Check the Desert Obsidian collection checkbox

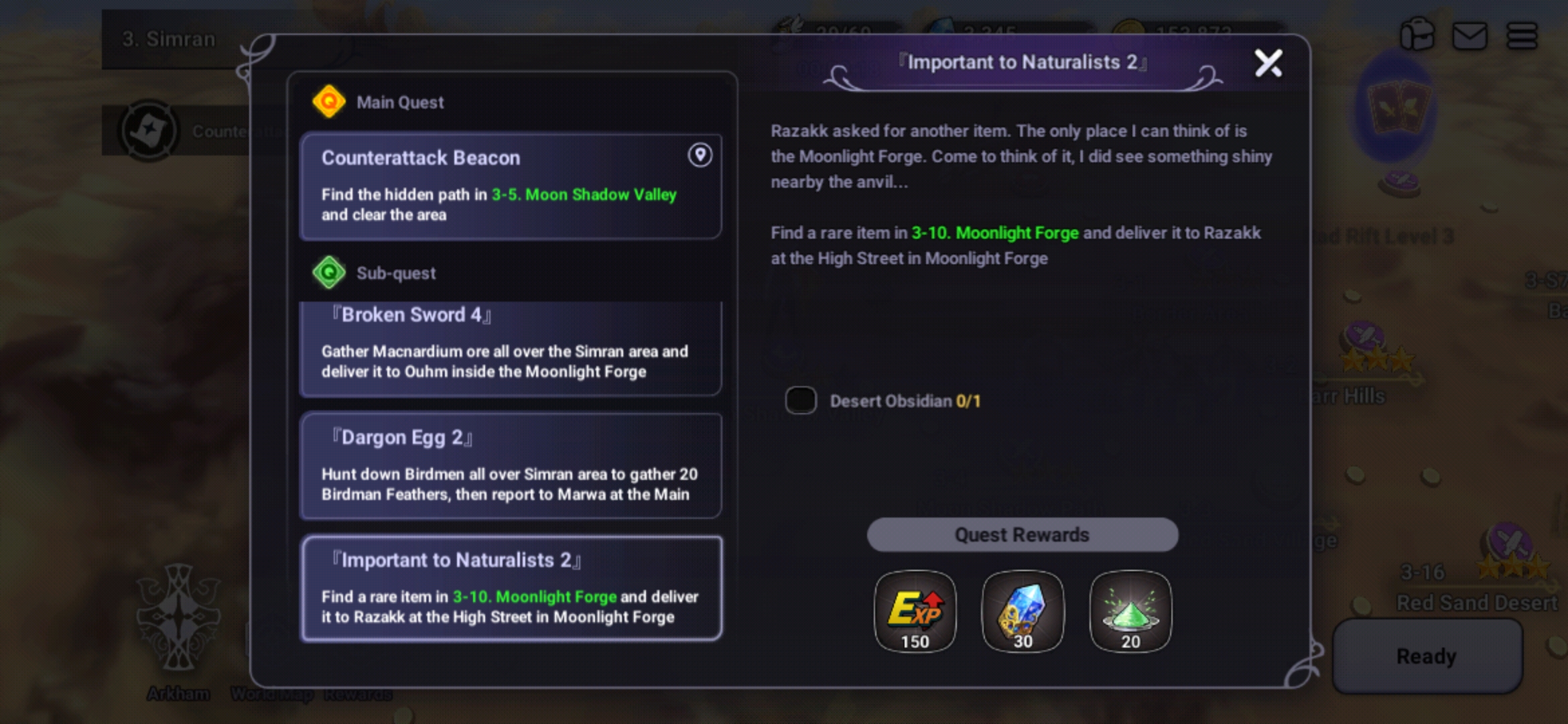tap(801, 400)
